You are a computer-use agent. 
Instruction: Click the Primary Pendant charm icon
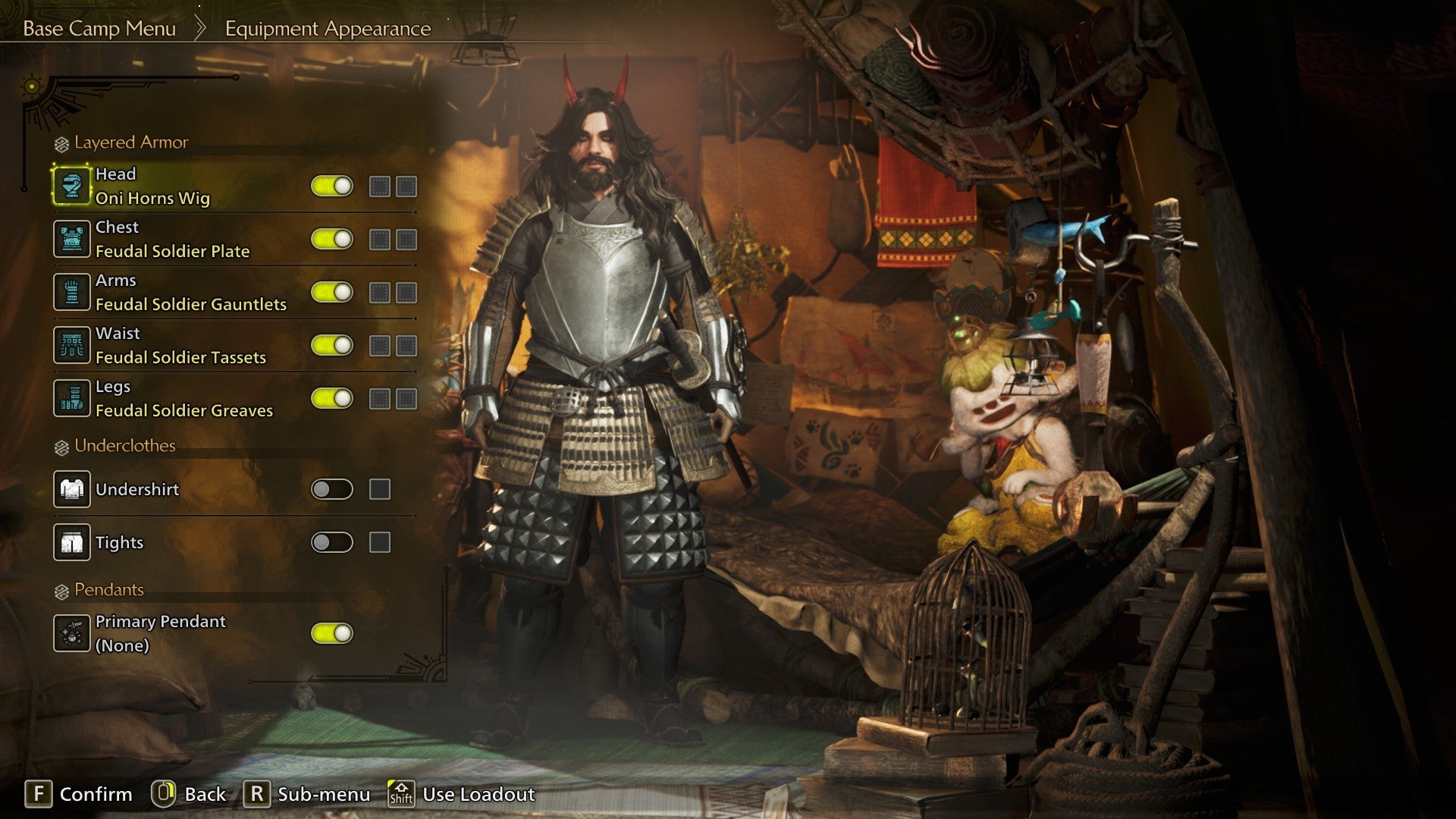[x=72, y=632]
